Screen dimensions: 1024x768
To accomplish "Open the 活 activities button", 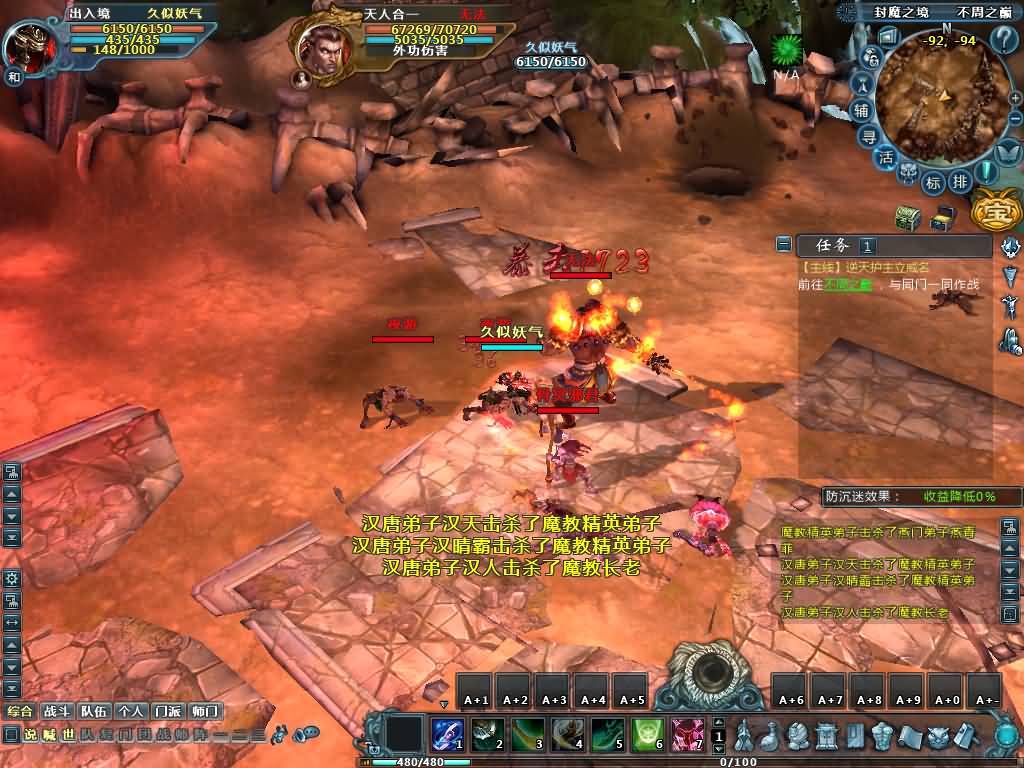I will pyautogui.click(x=886, y=158).
